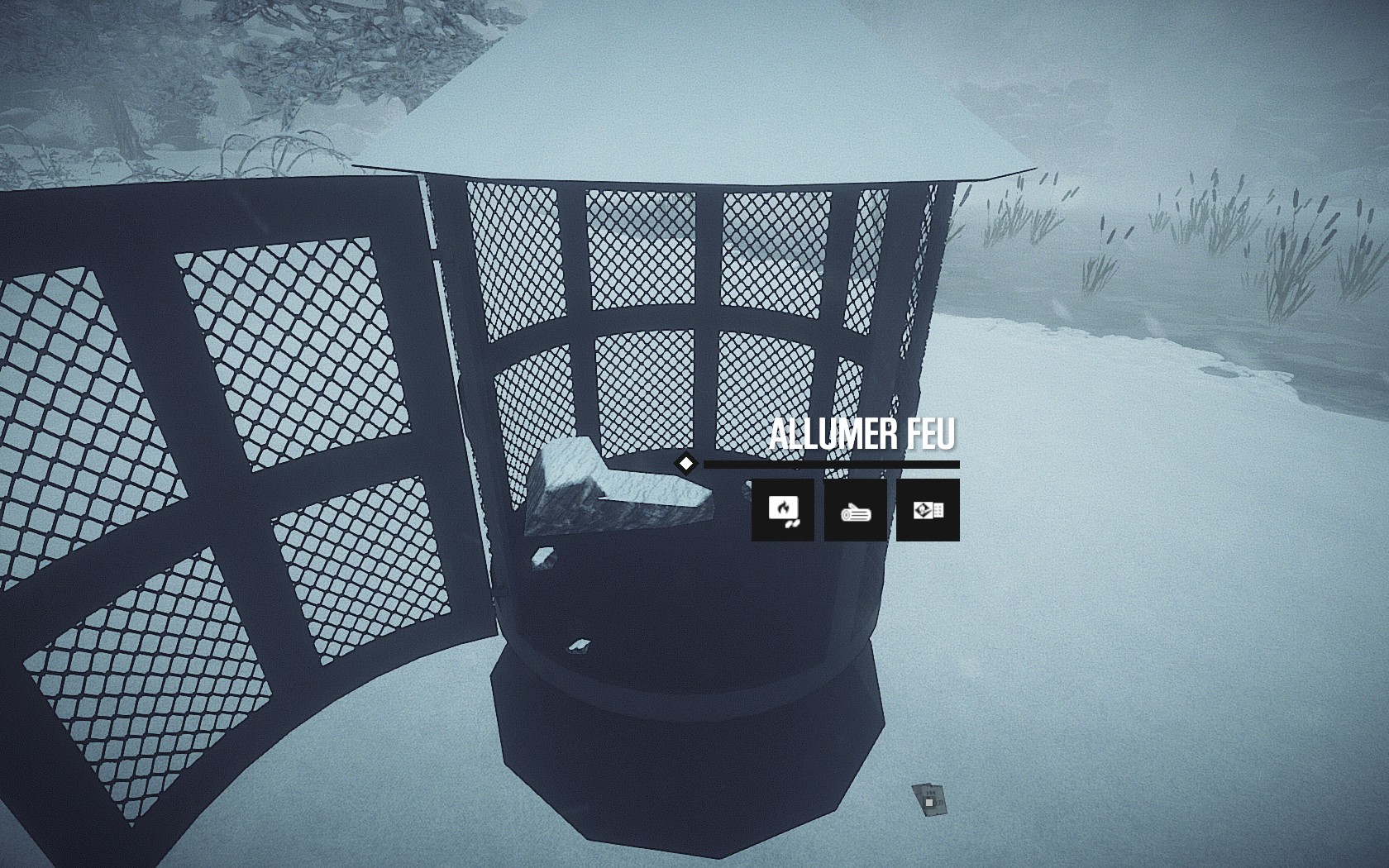Select the fire starter (flame) icon
Viewport: 1389px width, 868px height.
pyautogui.click(x=782, y=510)
